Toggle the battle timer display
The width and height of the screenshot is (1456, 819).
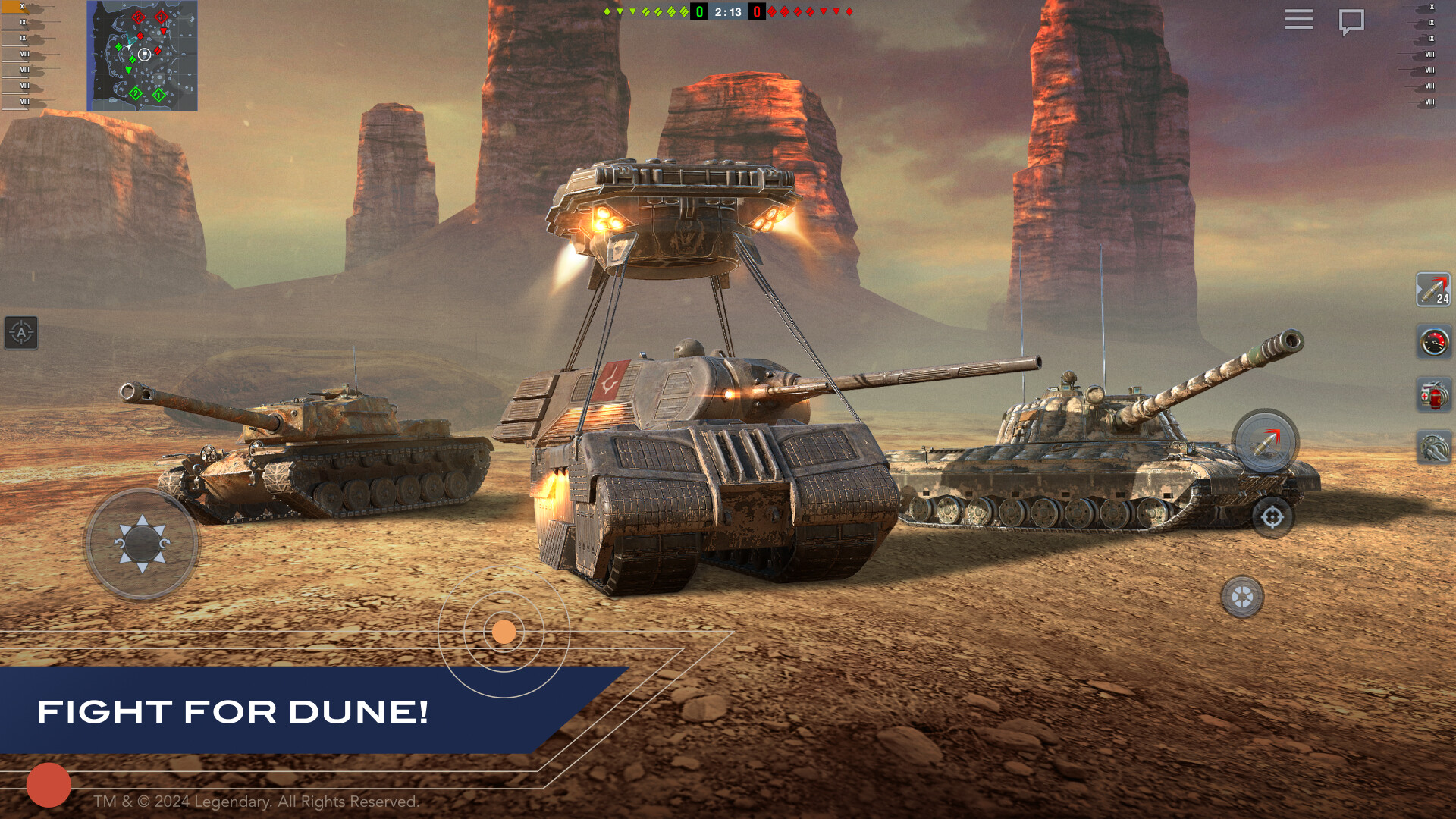(728, 11)
